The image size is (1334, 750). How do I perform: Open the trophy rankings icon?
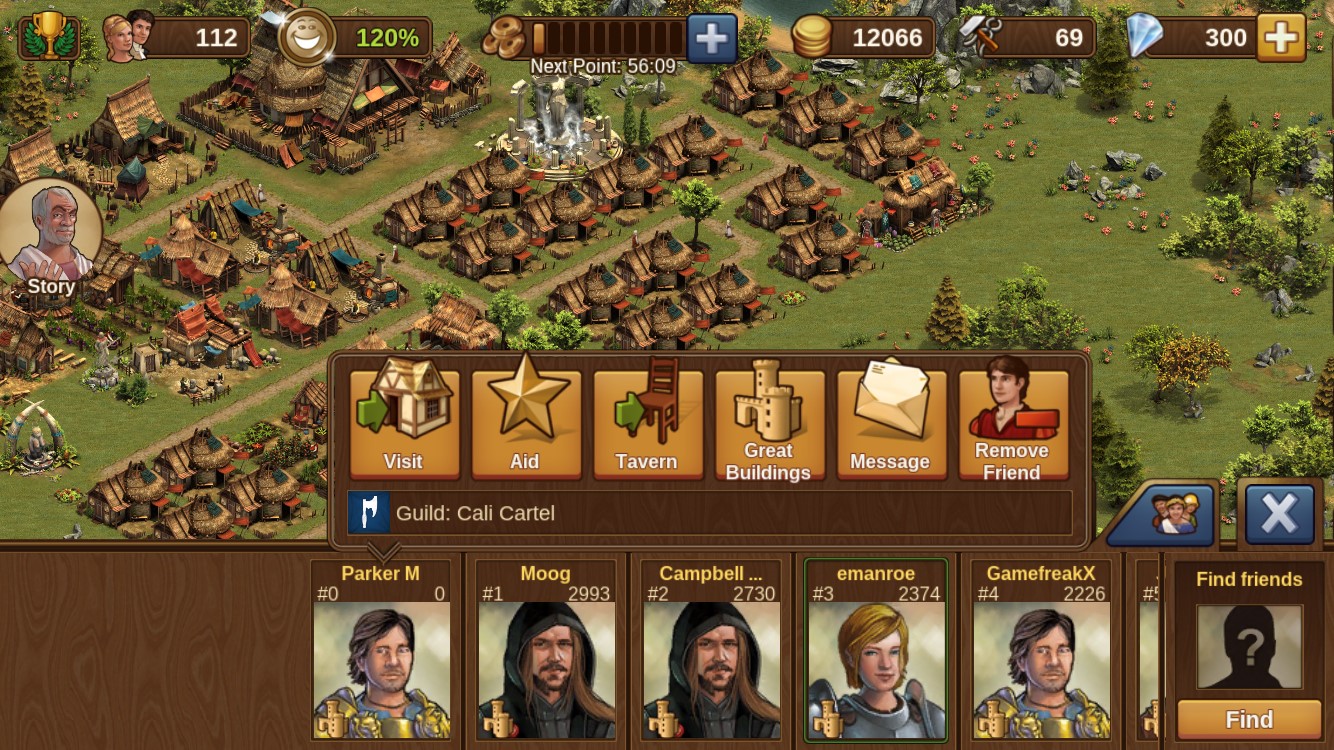pos(48,38)
